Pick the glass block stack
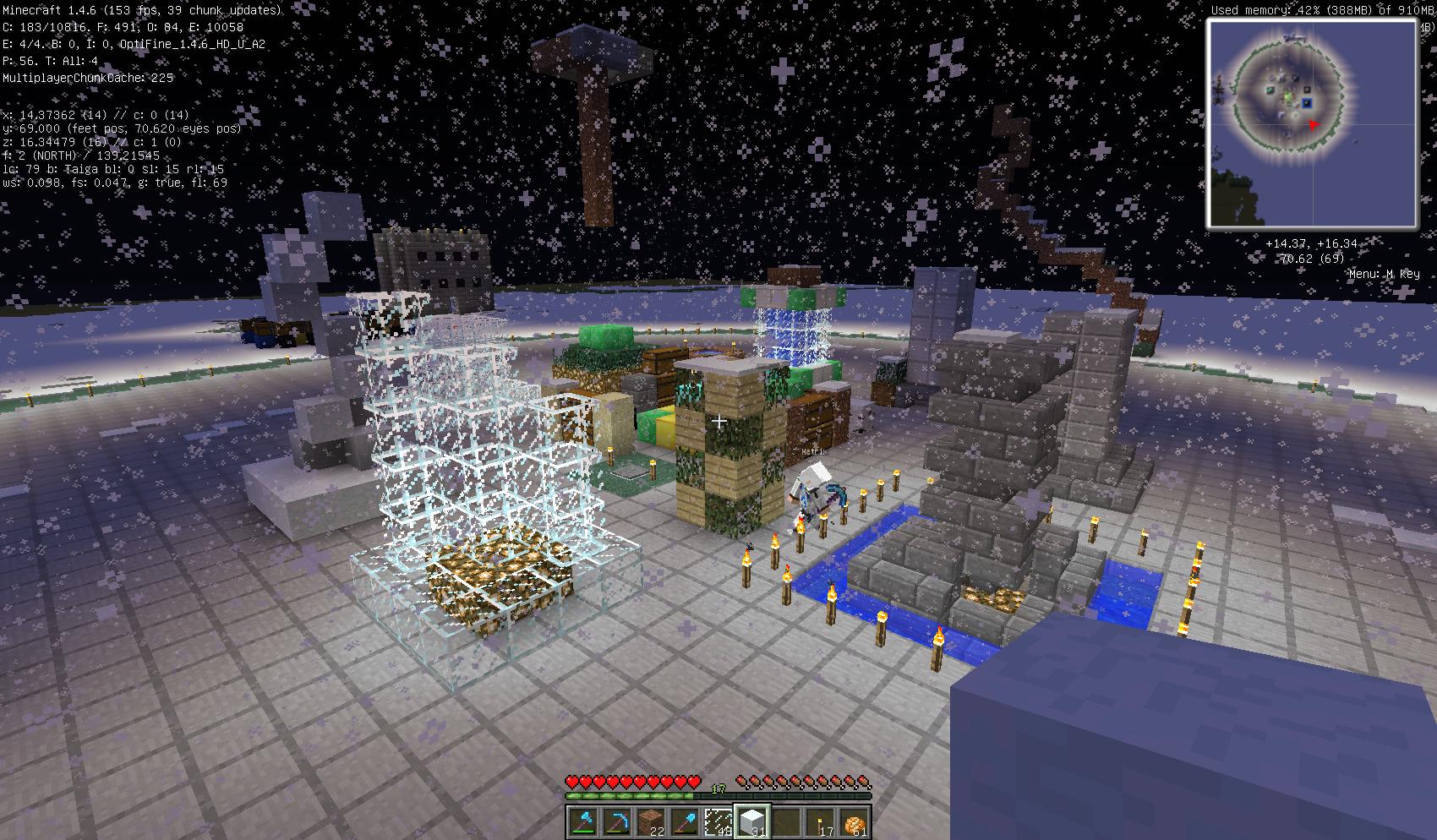This screenshot has height=840, width=1437. 718,821
